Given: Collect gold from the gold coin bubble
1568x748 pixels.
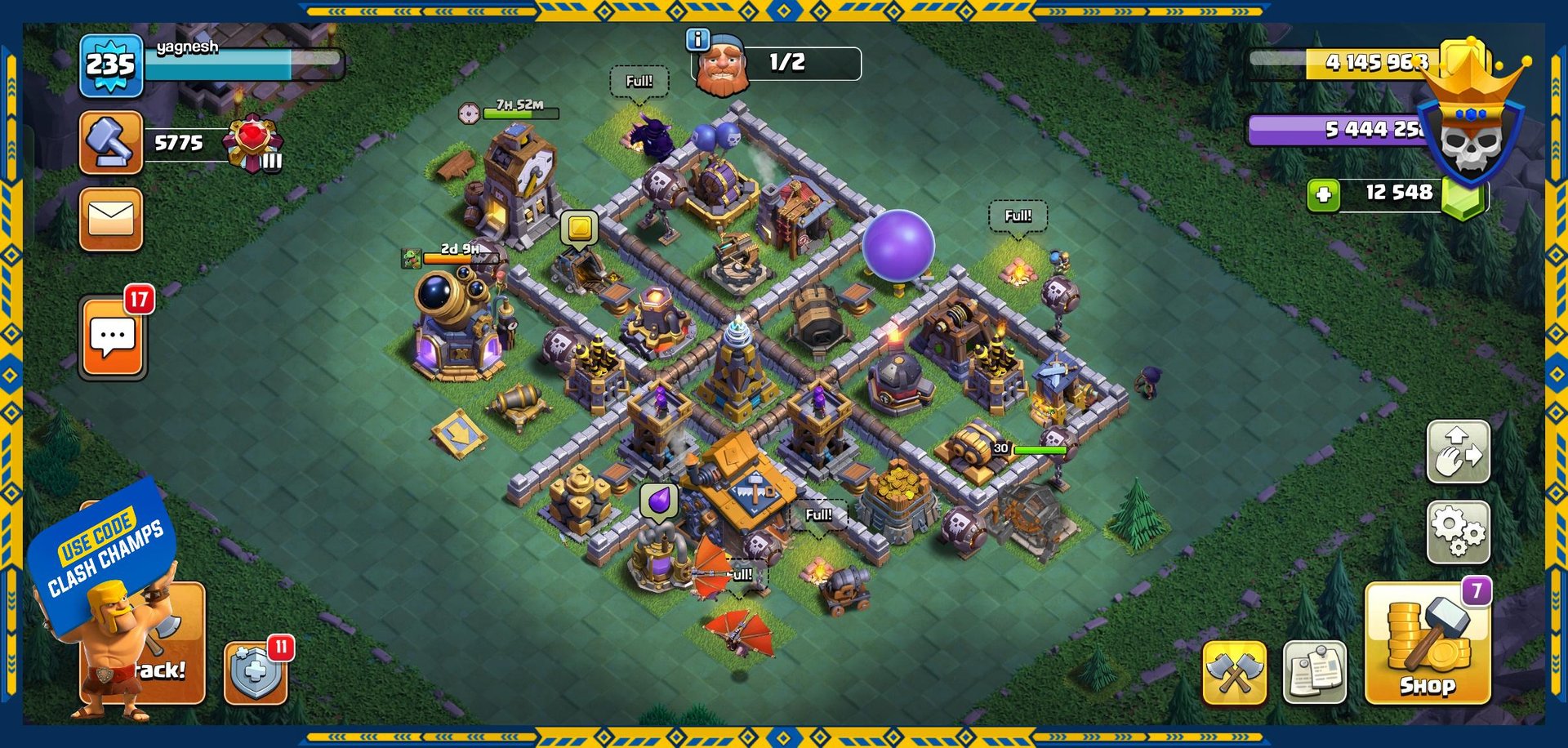Looking at the screenshot, I should click(x=579, y=227).
